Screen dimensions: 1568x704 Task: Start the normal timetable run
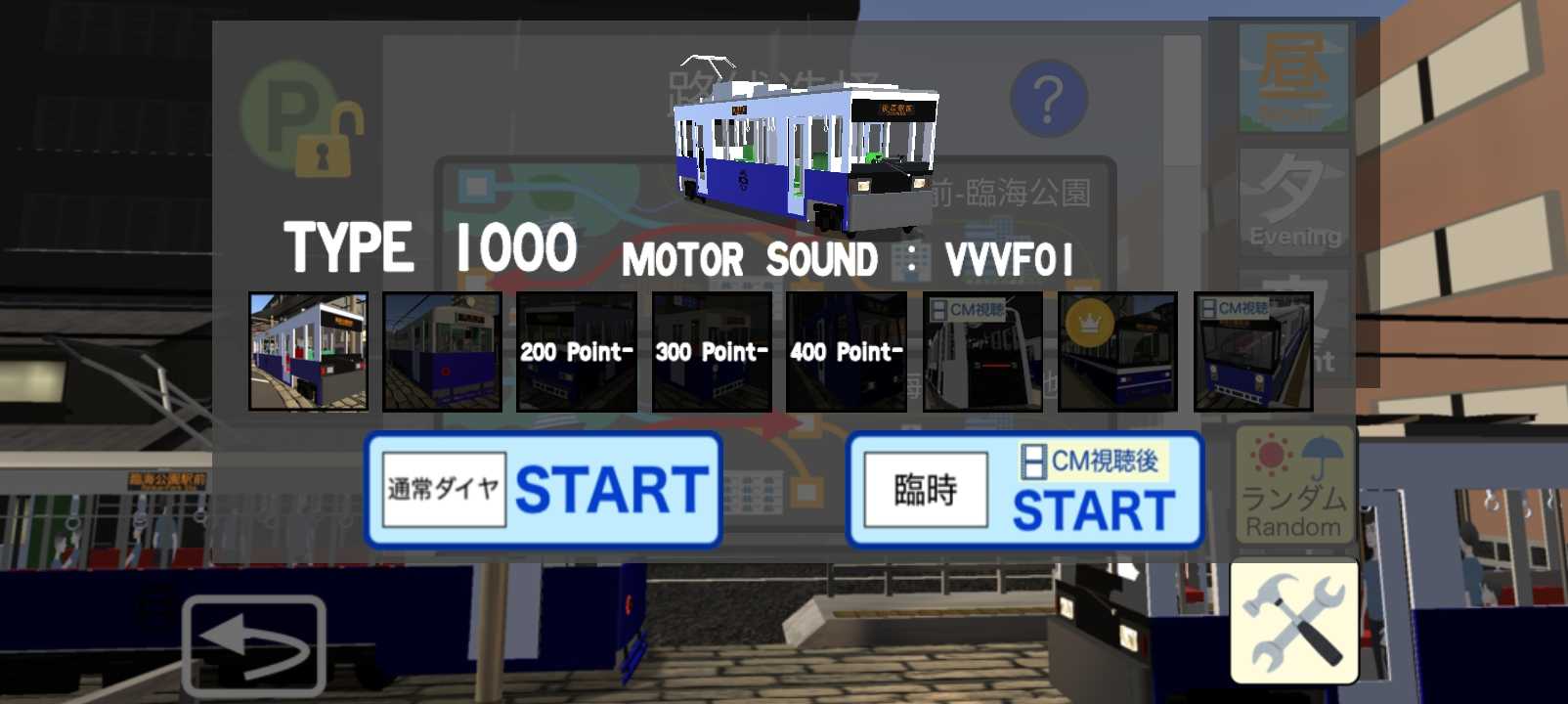tap(544, 489)
